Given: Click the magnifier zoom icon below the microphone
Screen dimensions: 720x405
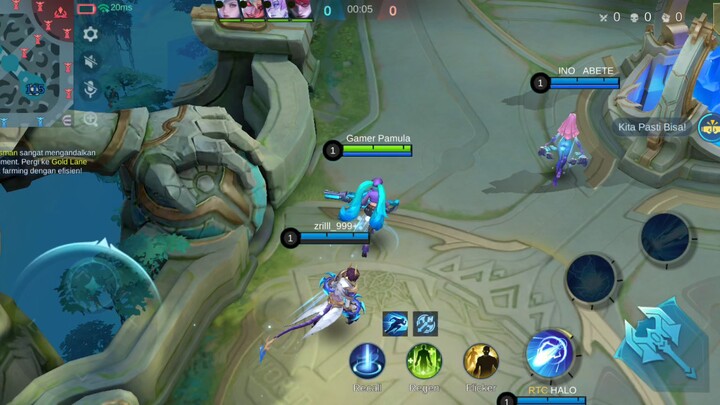Looking at the screenshot, I should pos(91,119).
